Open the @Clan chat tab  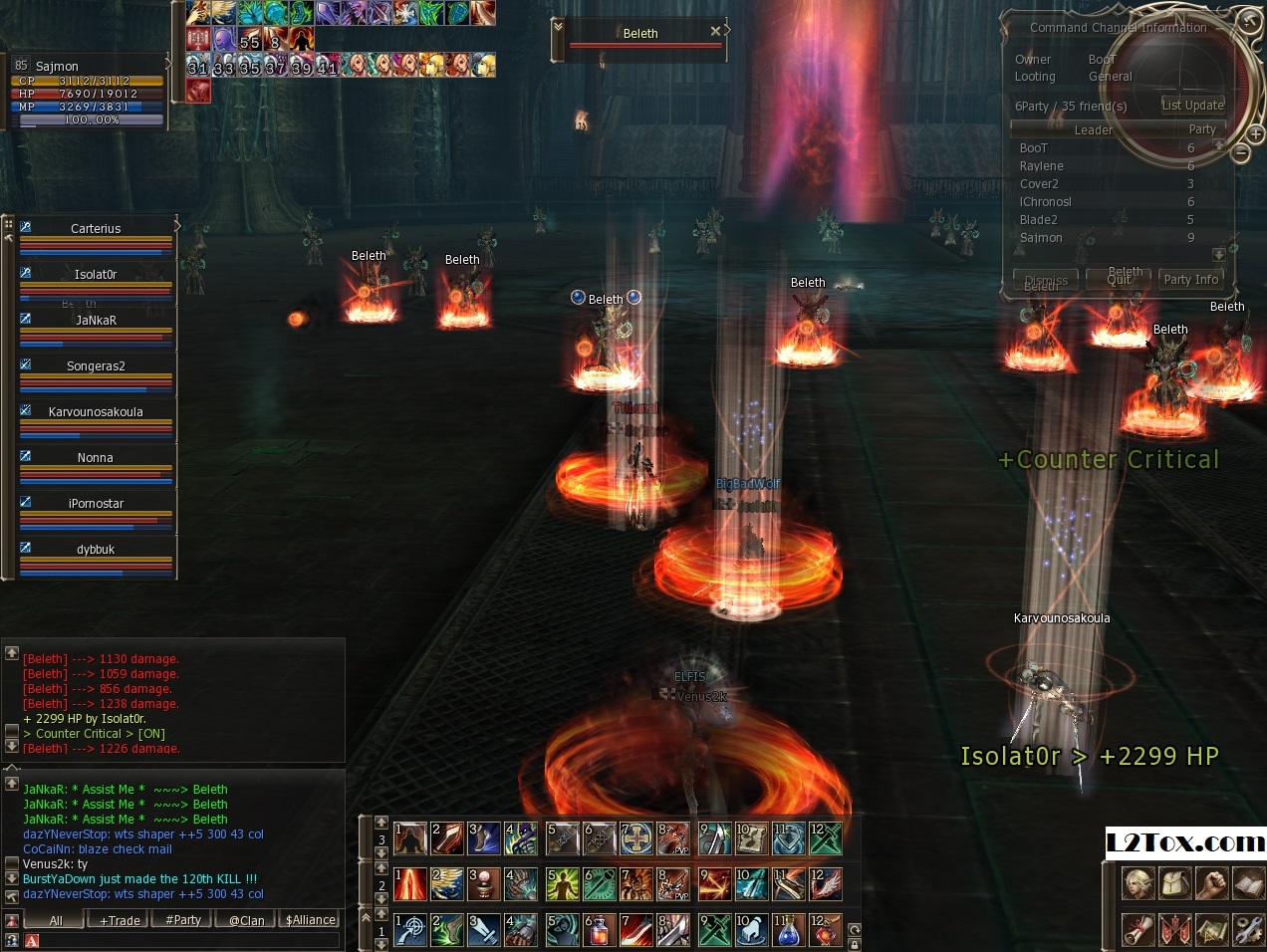tap(246, 921)
